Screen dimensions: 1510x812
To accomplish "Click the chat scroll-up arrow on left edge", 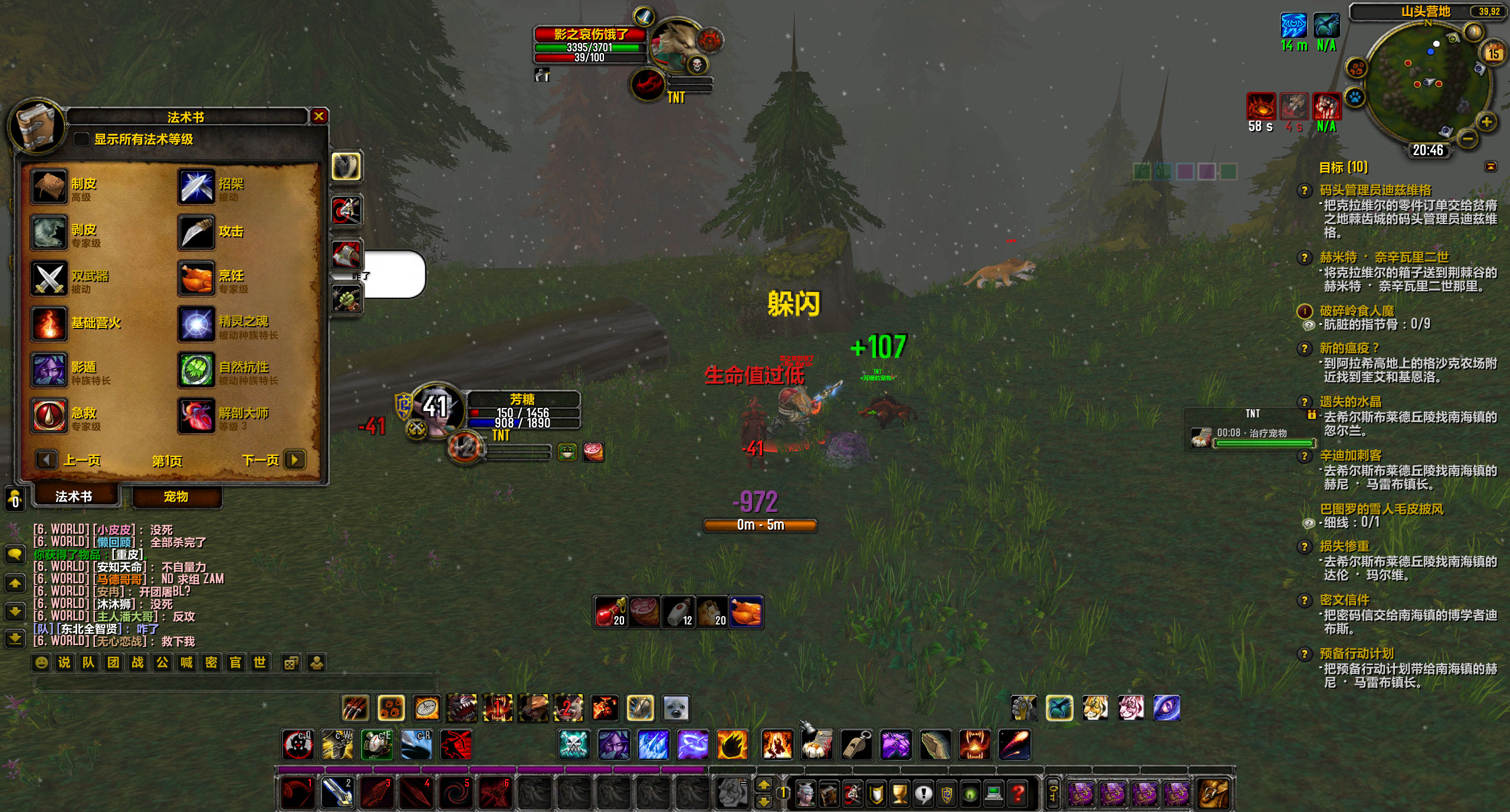I will (16, 583).
